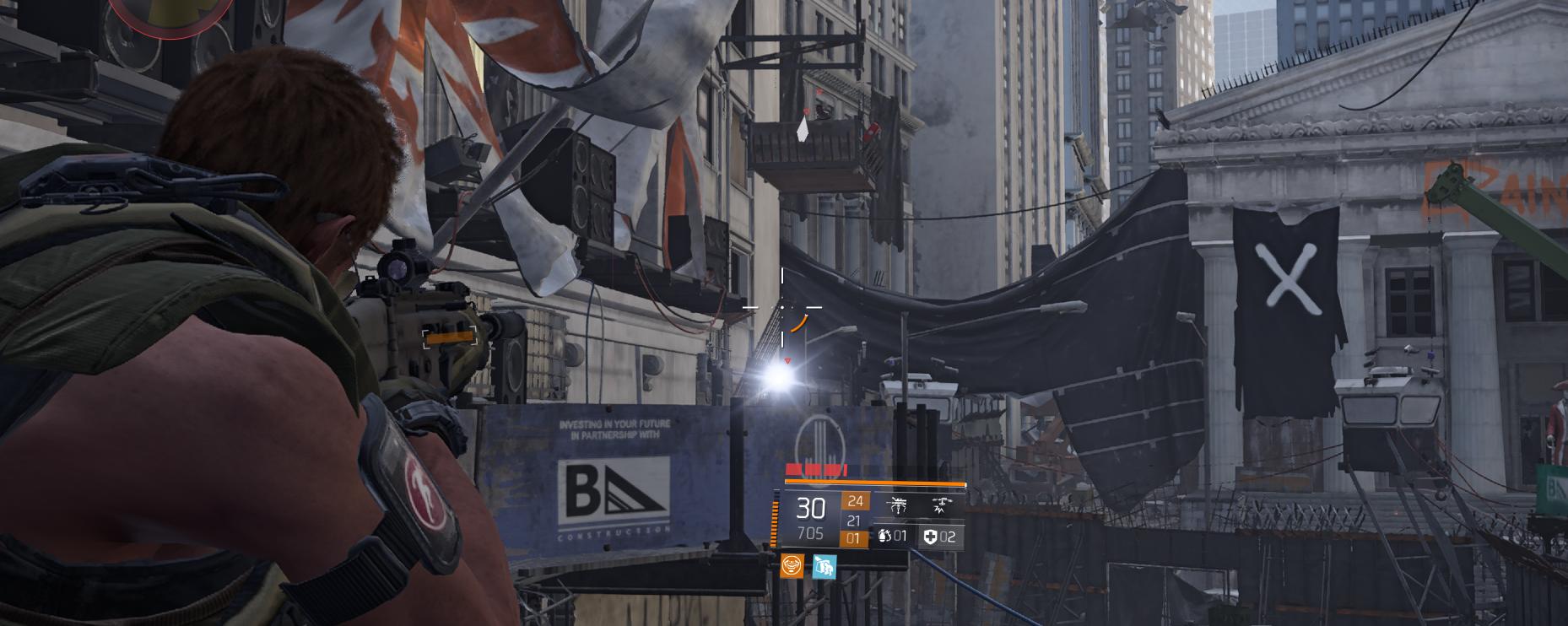
Task: Use the armor kit slot showing 02
Action: pos(939,537)
